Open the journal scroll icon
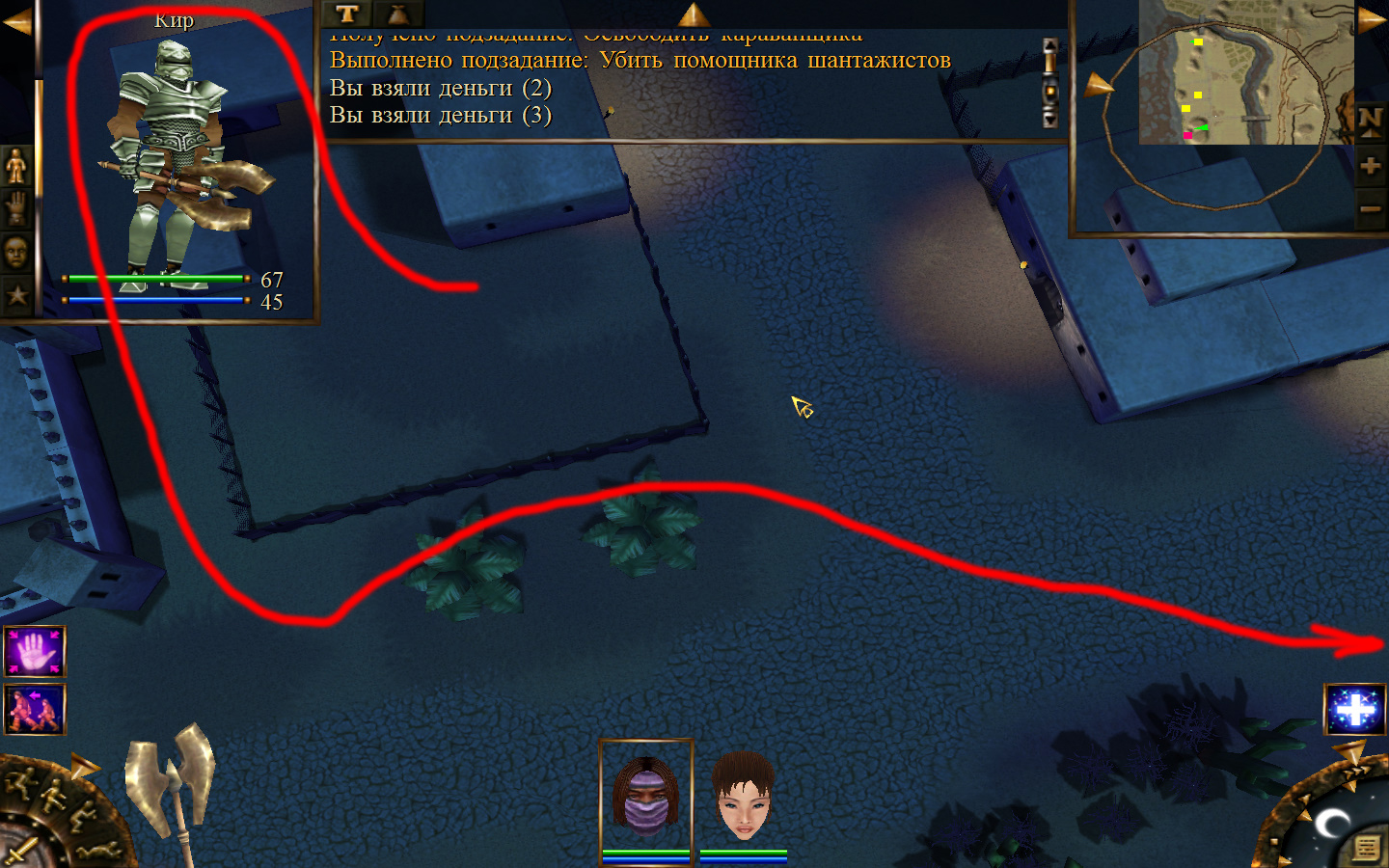1389x868 pixels. 1366,847
